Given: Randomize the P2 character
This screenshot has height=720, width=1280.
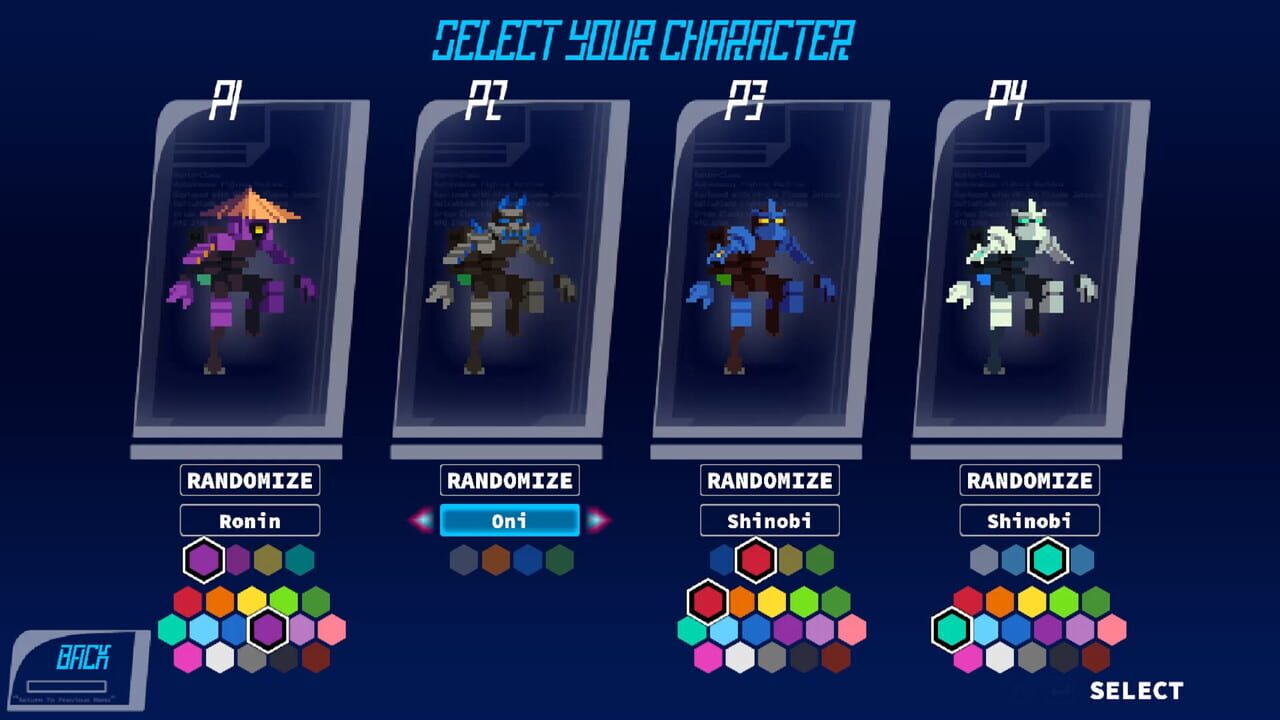Looking at the screenshot, I should (x=510, y=480).
